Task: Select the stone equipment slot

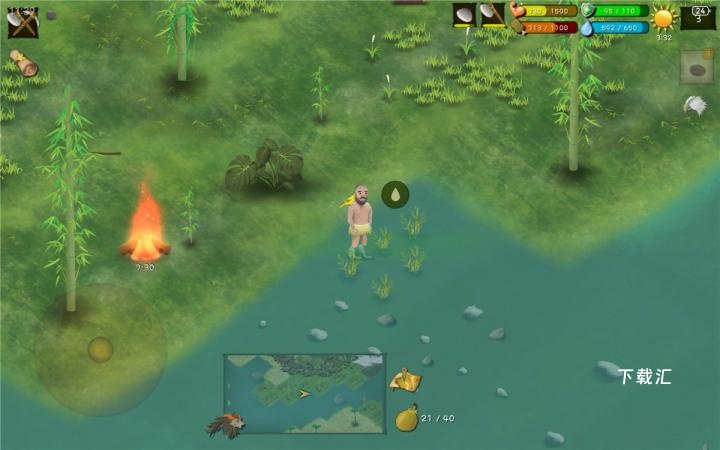Action: 465,15
